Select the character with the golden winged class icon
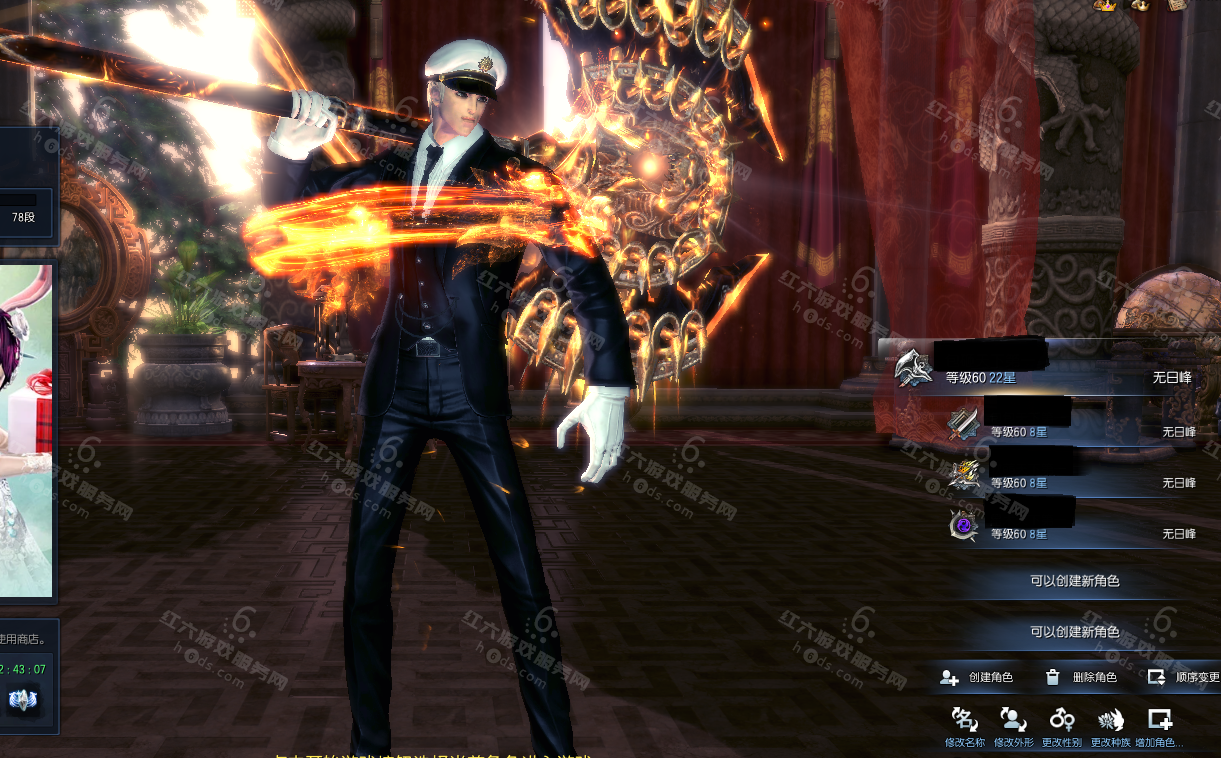This screenshot has height=758, width=1221. [x=1070, y=475]
